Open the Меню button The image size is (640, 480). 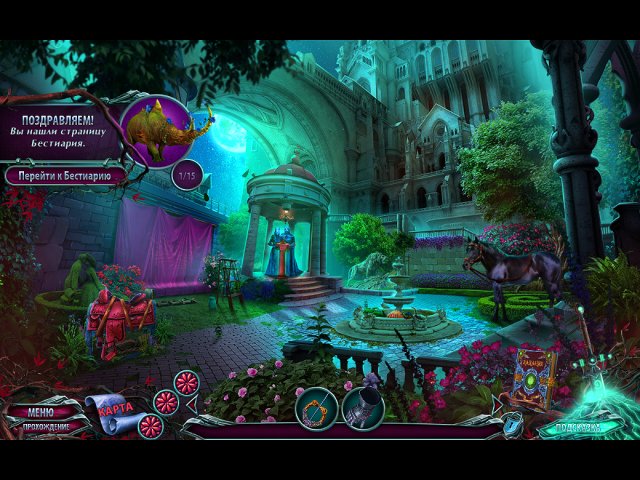pyautogui.click(x=41, y=411)
